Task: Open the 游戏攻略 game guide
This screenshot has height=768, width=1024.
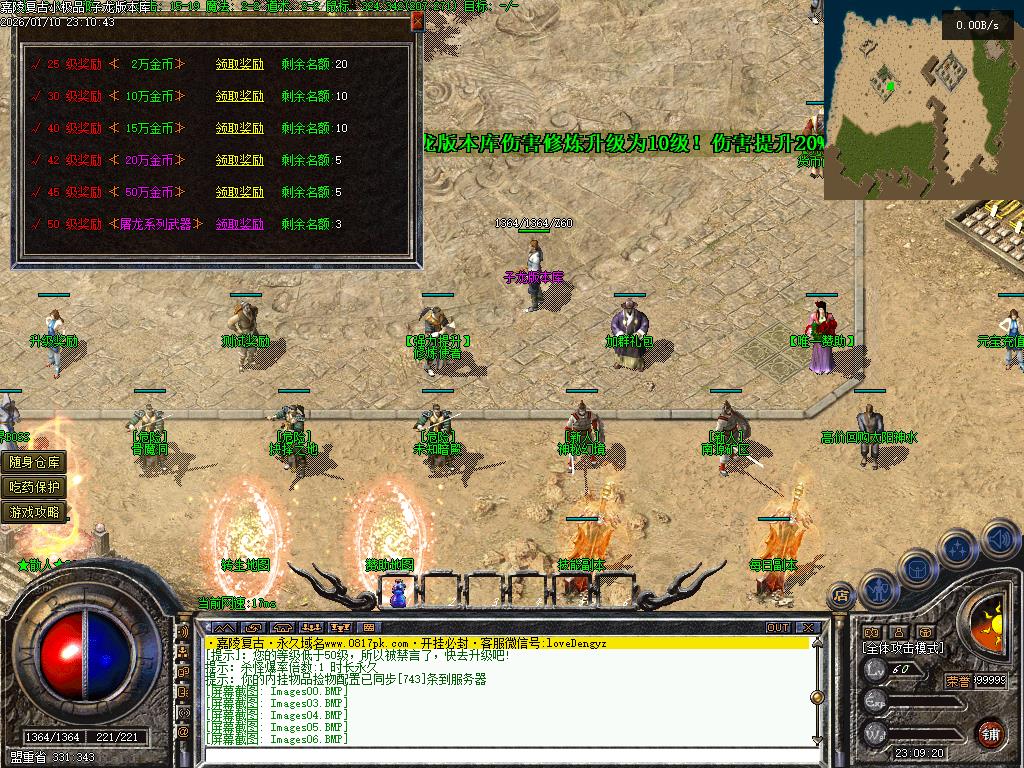Action: pos(36,512)
